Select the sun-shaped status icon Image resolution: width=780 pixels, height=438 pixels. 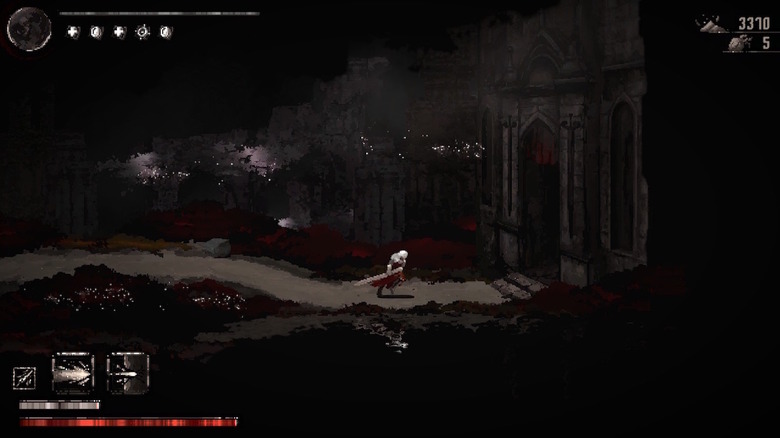coord(143,32)
